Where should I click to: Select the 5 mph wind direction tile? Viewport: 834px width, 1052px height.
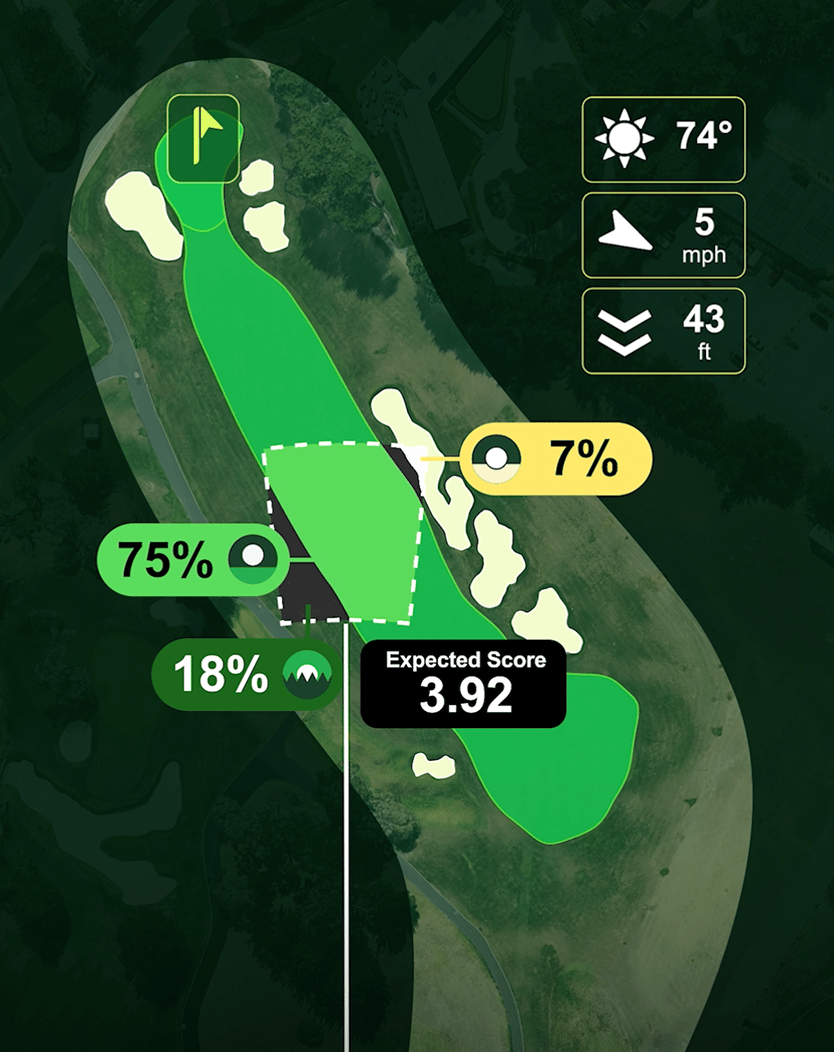(663, 235)
